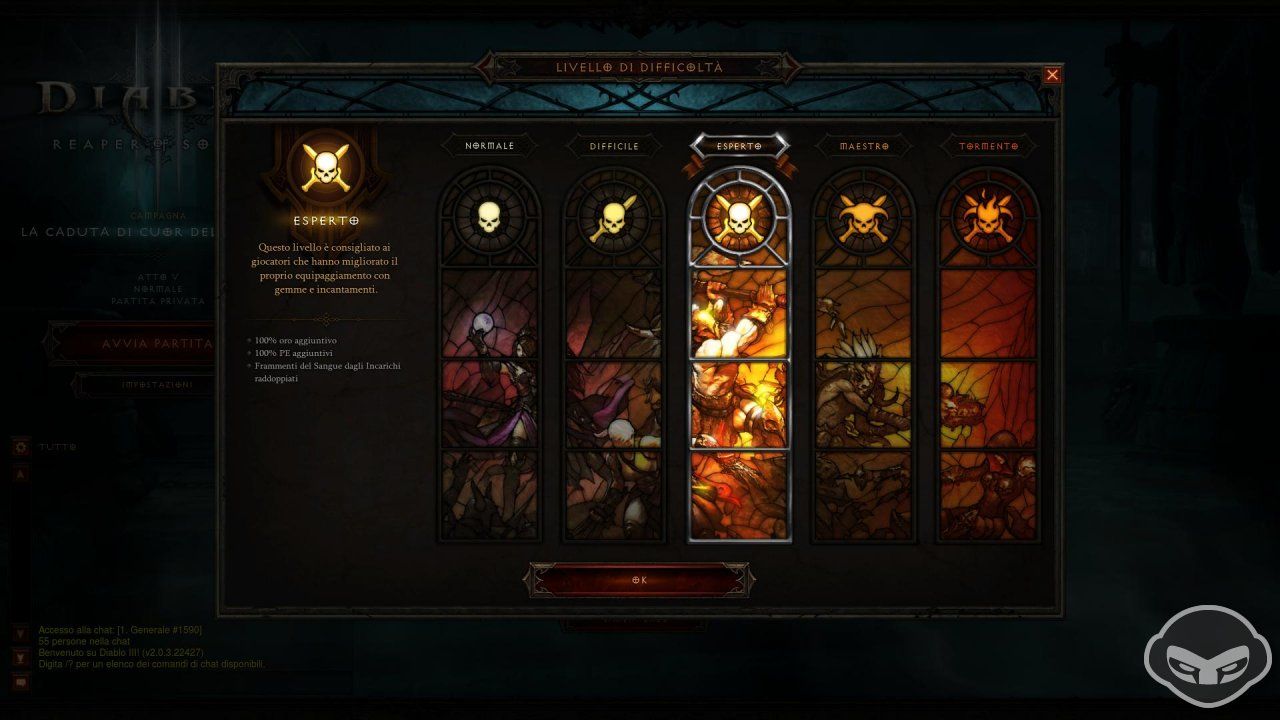Click the chat bubble icon bottom left
Image resolution: width=1280 pixels, height=720 pixels.
(x=20, y=682)
